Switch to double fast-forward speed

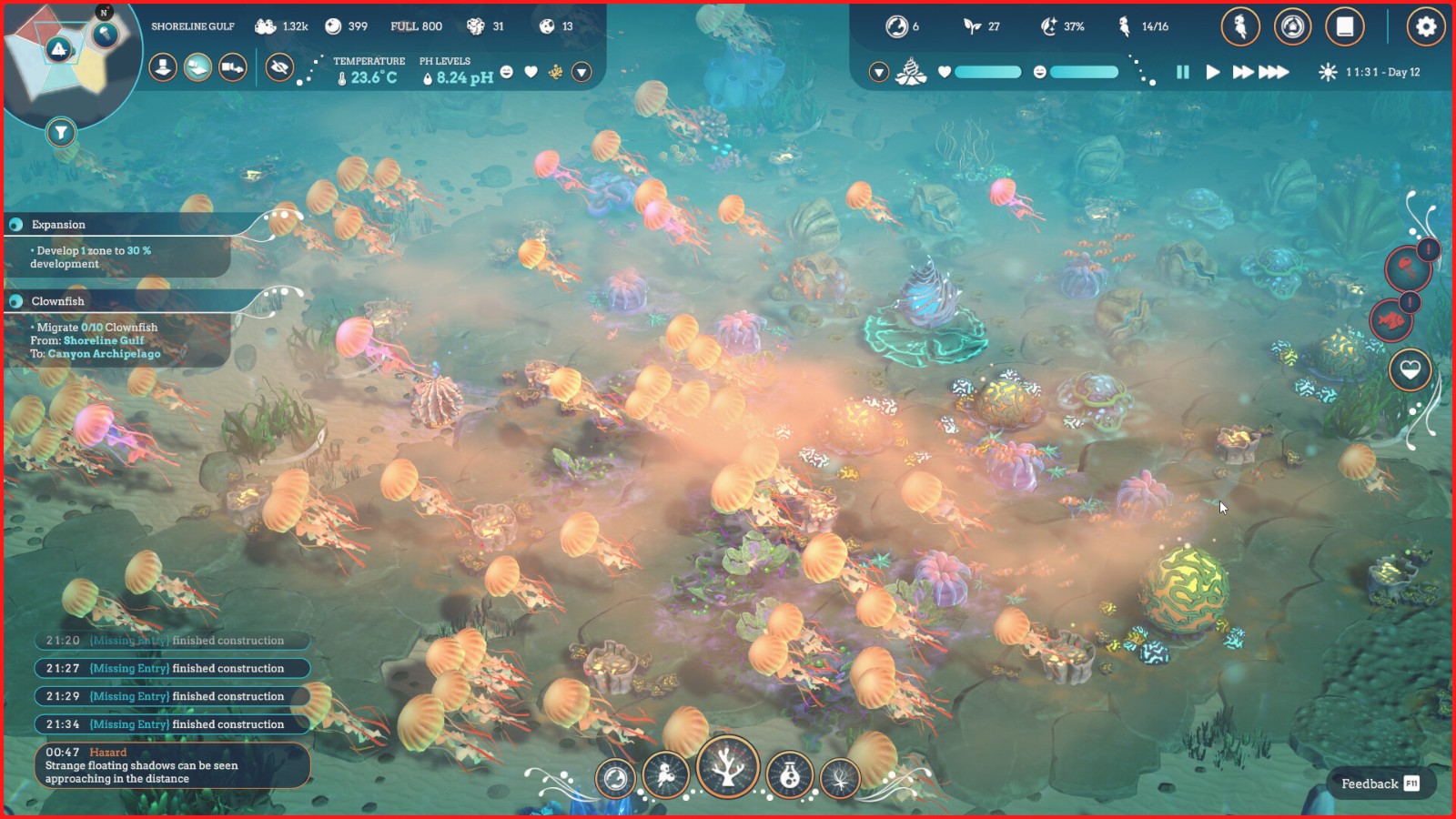click(1242, 72)
